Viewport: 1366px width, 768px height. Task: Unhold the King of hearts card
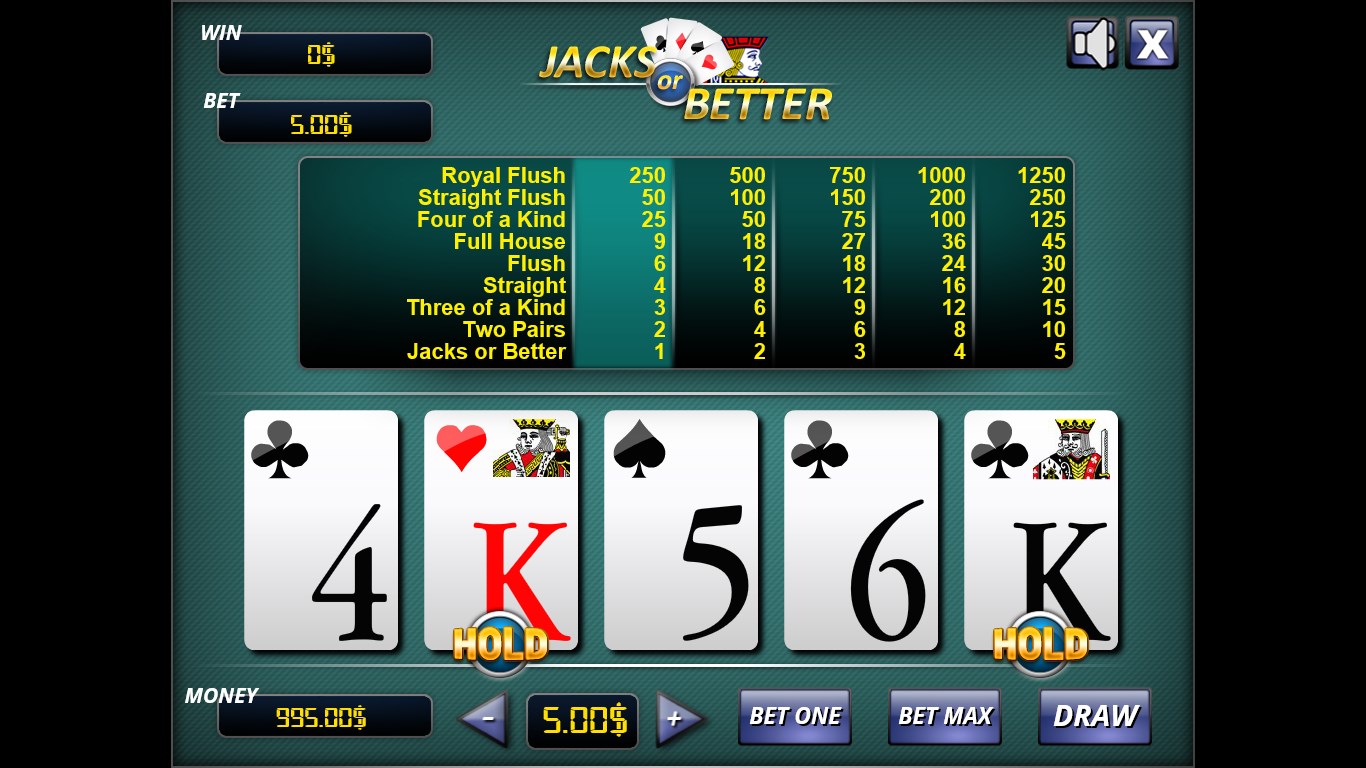501,530
